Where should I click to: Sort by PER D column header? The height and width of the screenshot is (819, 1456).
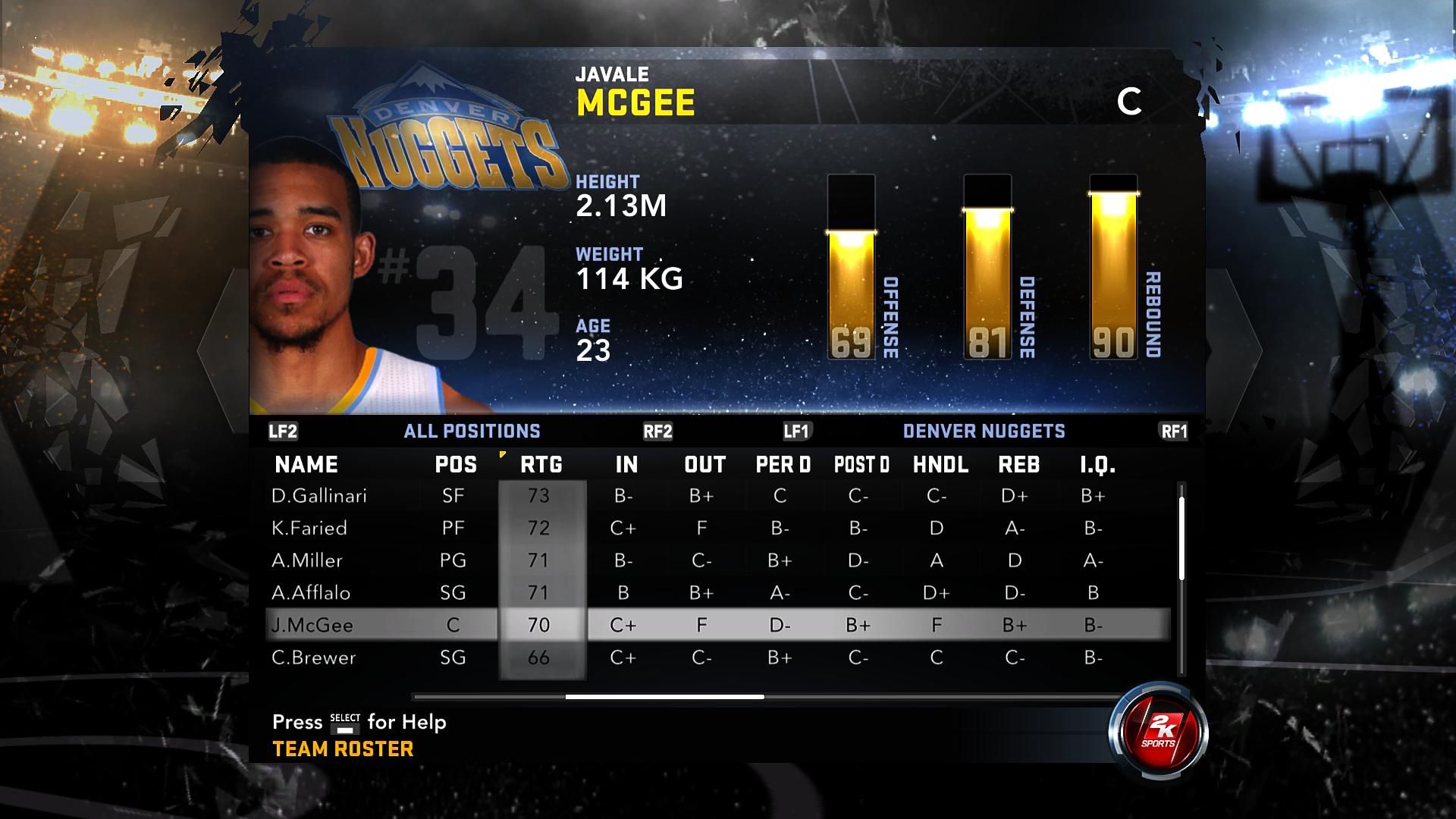pos(783,465)
